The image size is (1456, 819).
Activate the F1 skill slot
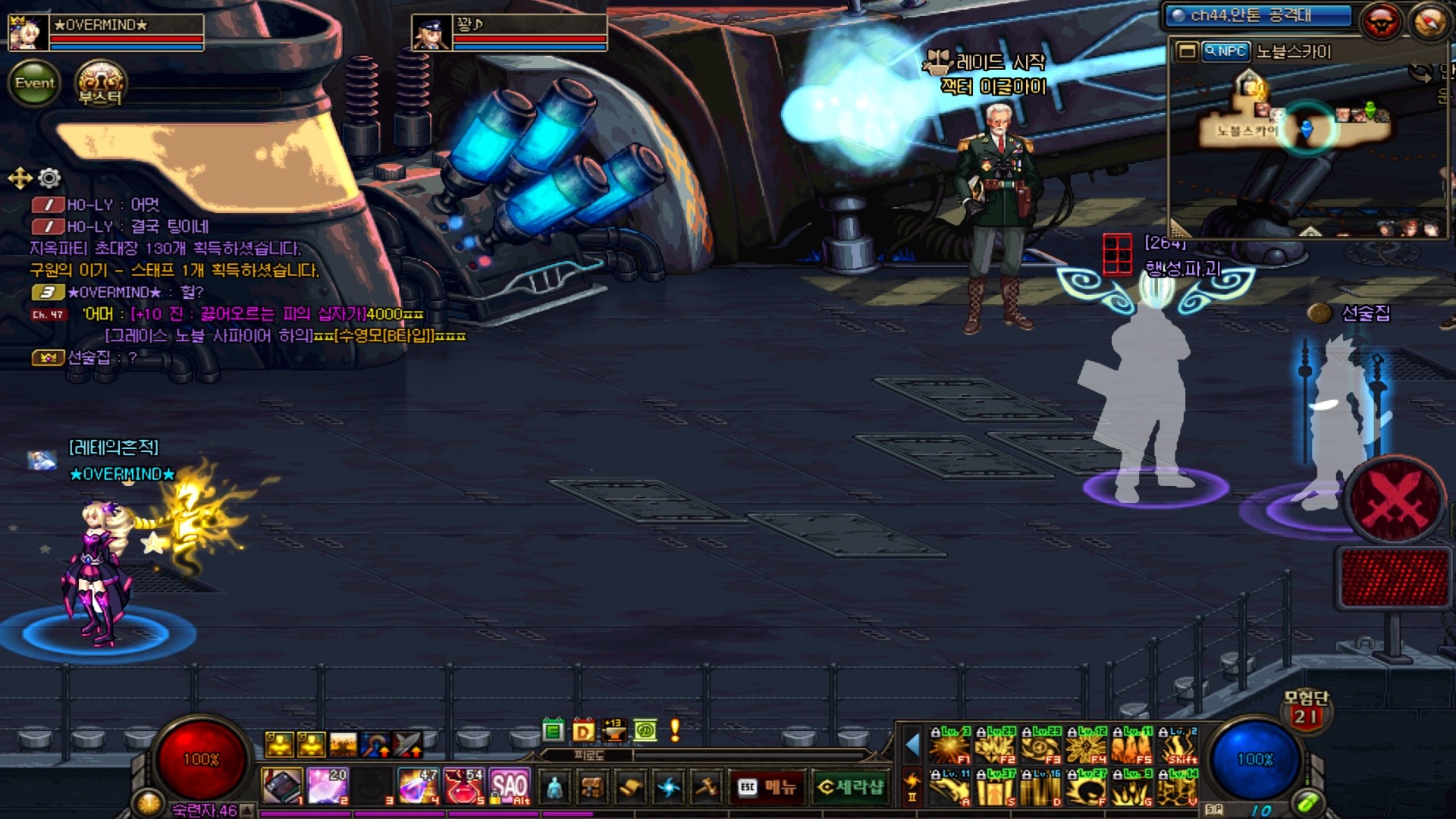tap(950, 745)
